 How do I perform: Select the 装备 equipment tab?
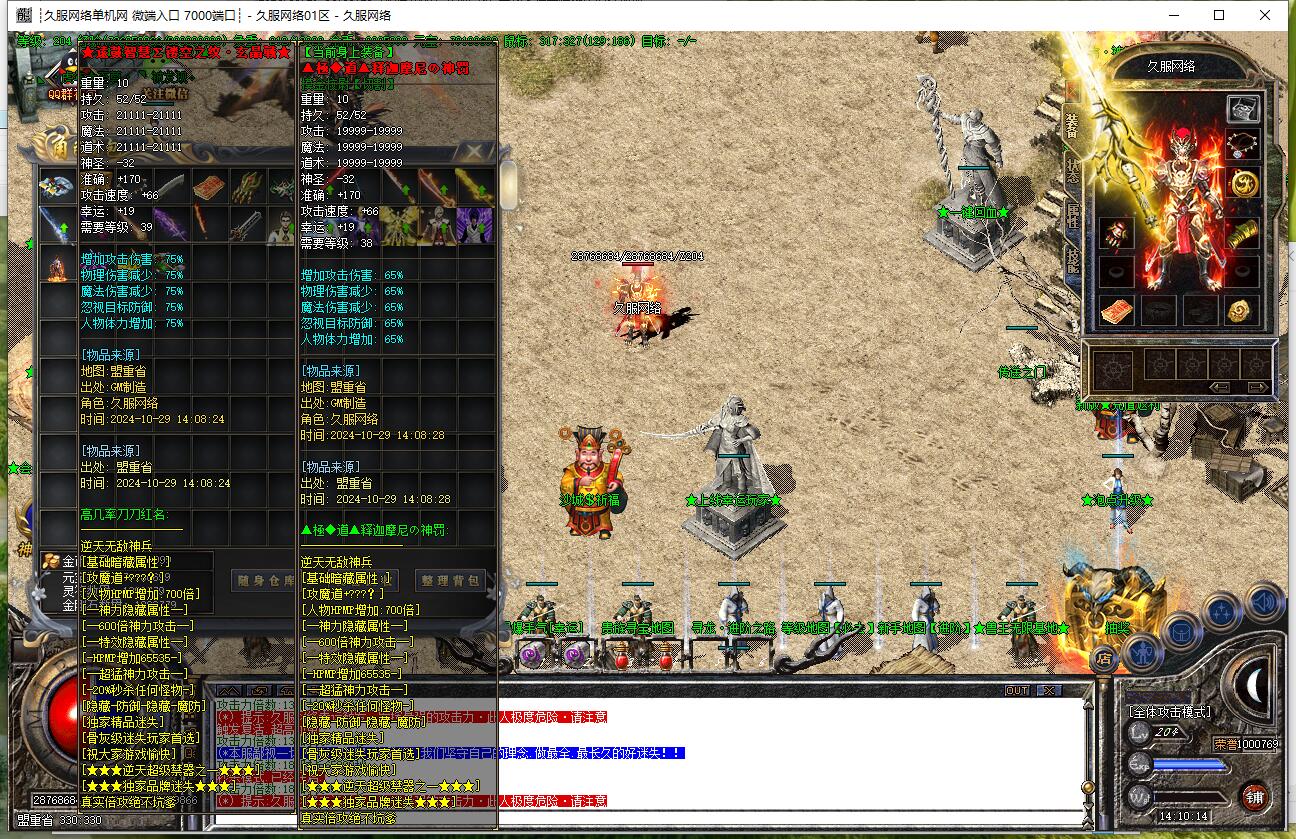tap(1072, 125)
